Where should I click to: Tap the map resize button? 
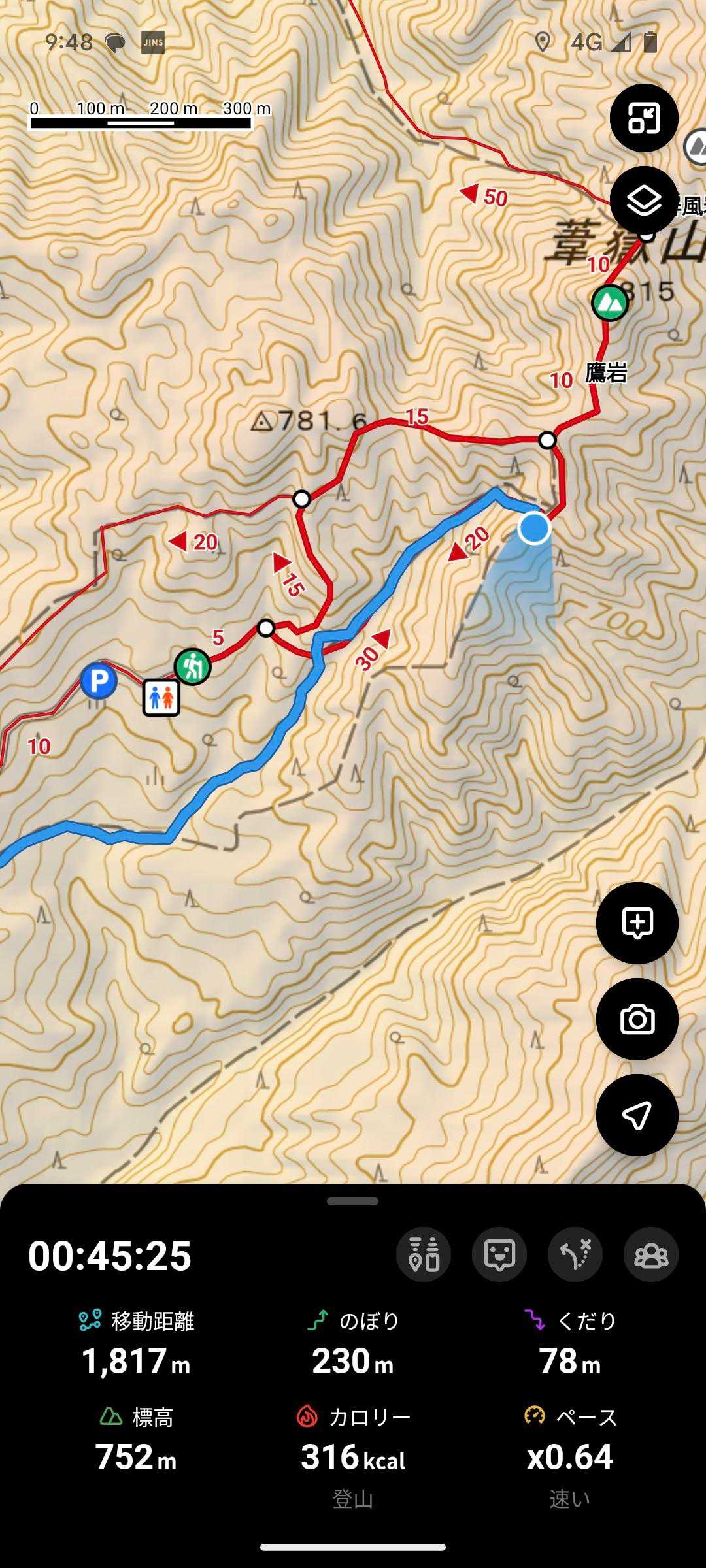tap(644, 118)
